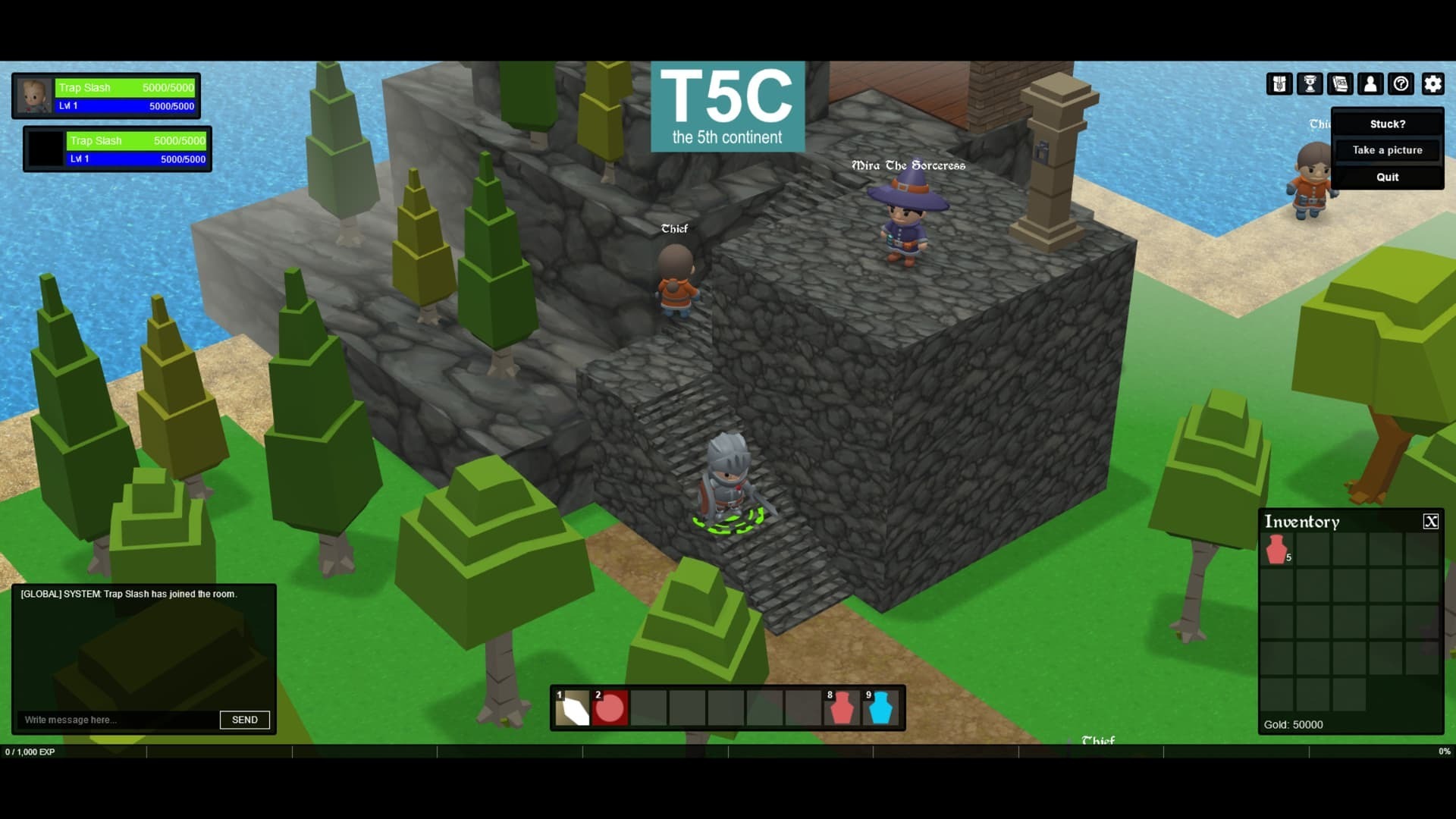Screen dimensions: 1456x819
Task: Choose the Stuck? menu option
Action: pyautogui.click(x=1387, y=124)
